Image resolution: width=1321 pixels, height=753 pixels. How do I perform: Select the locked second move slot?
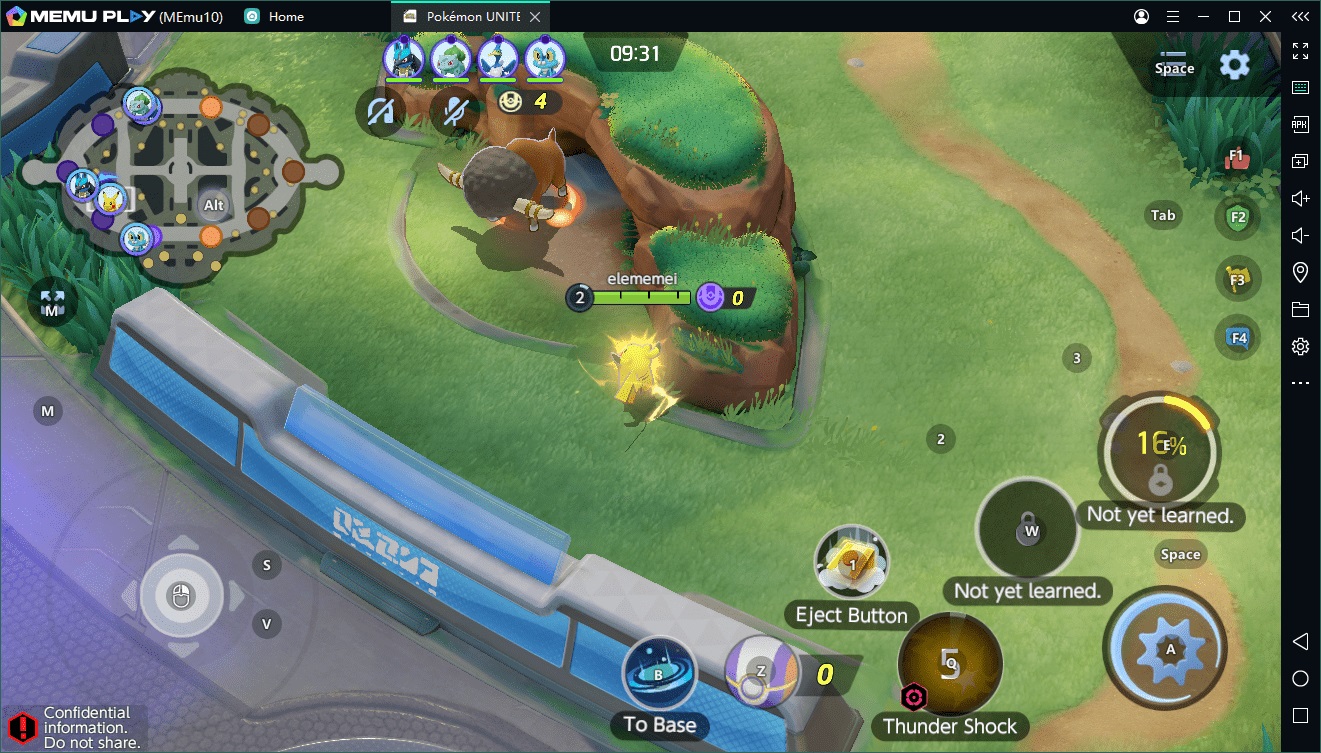[x=1028, y=528]
